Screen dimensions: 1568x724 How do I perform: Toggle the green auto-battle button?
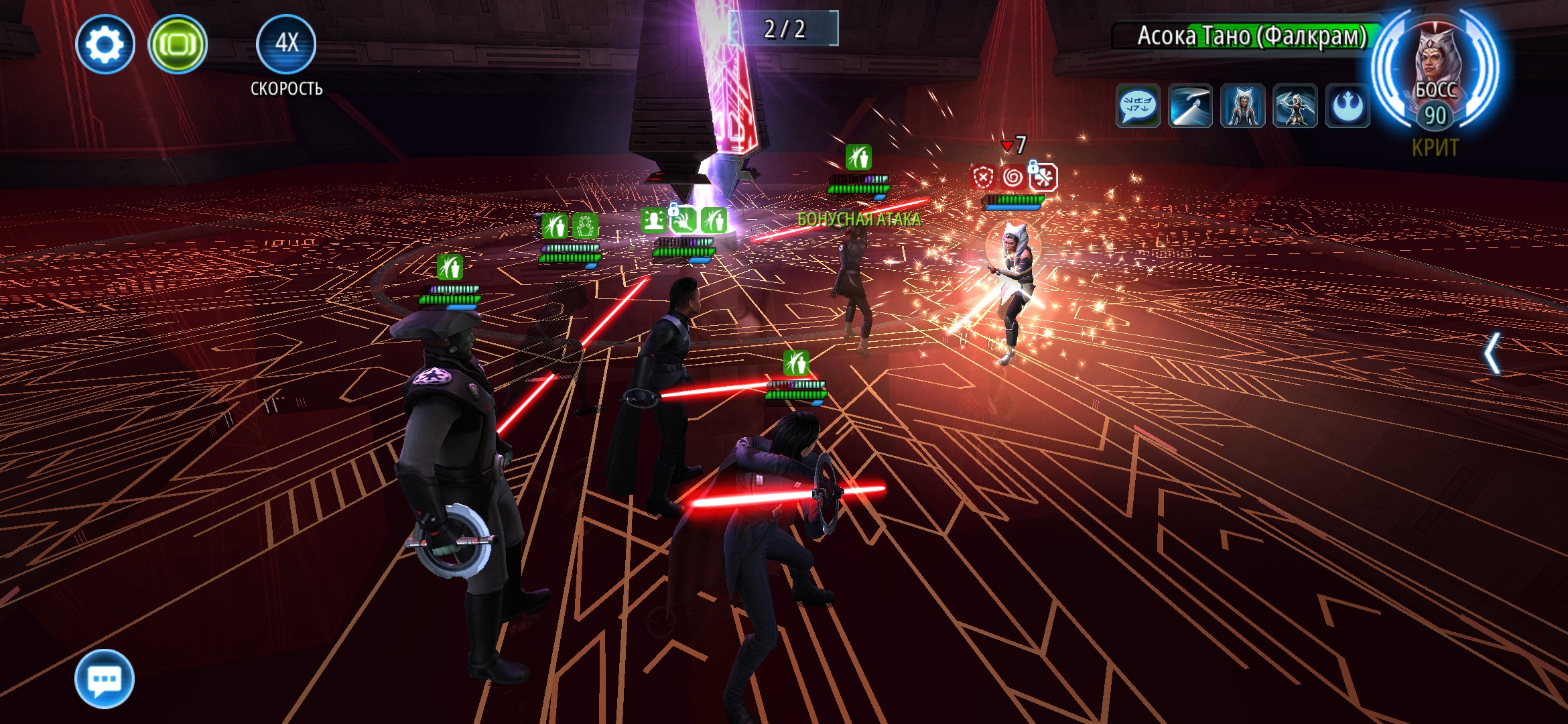178,45
